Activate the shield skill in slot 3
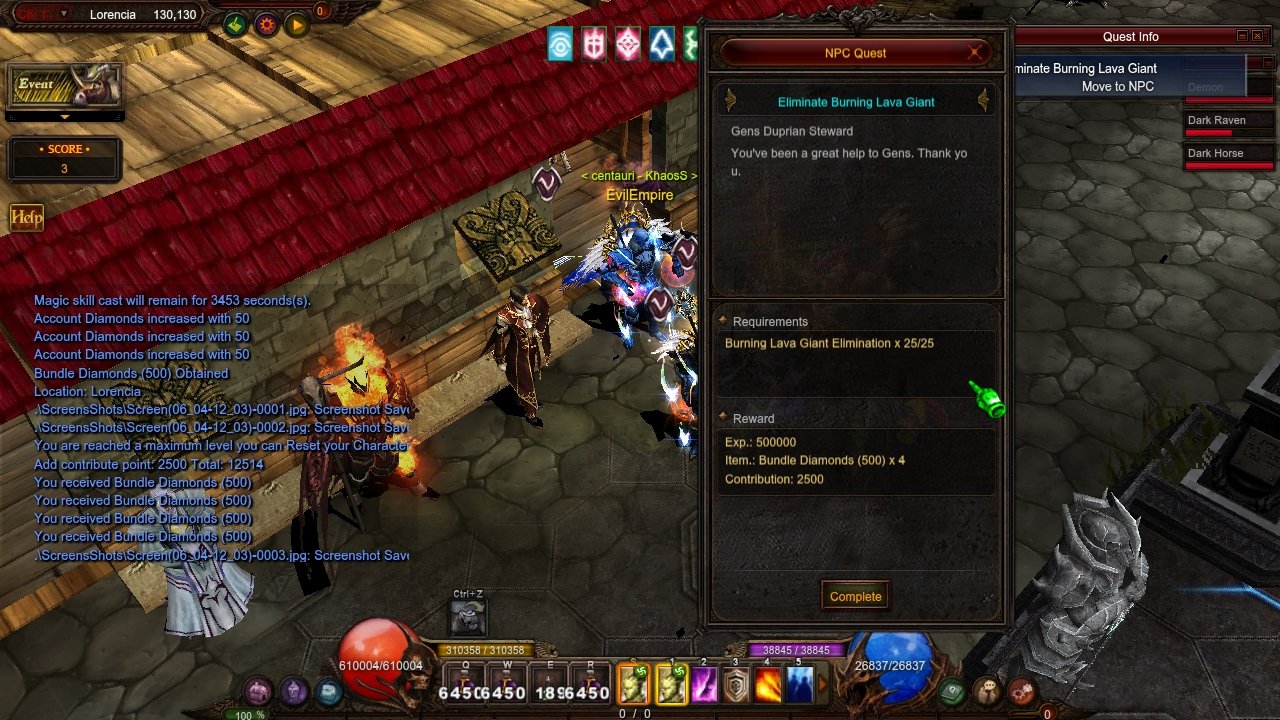1280x720 pixels. (x=736, y=685)
